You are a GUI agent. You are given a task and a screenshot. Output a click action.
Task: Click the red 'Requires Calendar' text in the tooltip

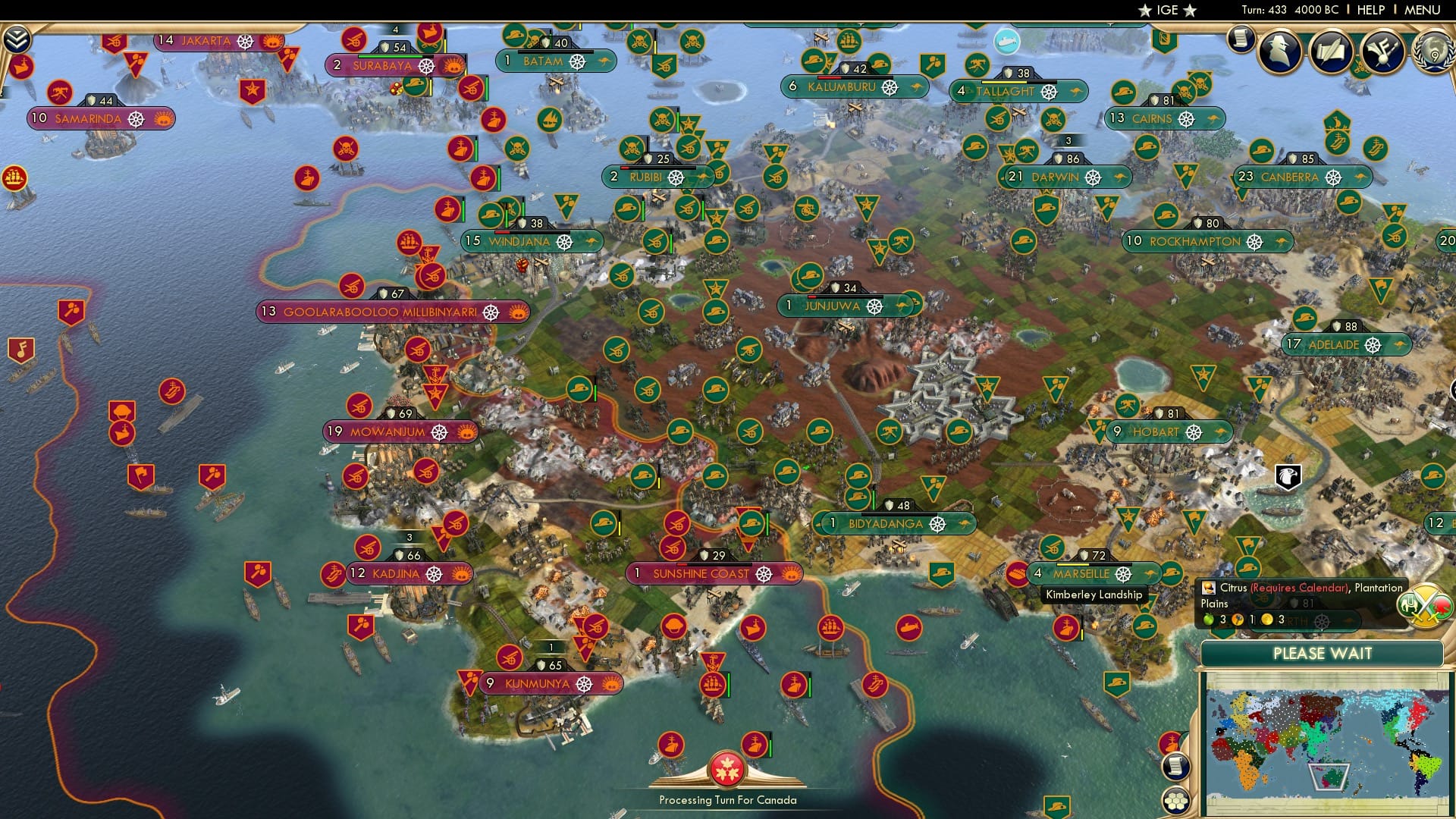(x=1299, y=588)
